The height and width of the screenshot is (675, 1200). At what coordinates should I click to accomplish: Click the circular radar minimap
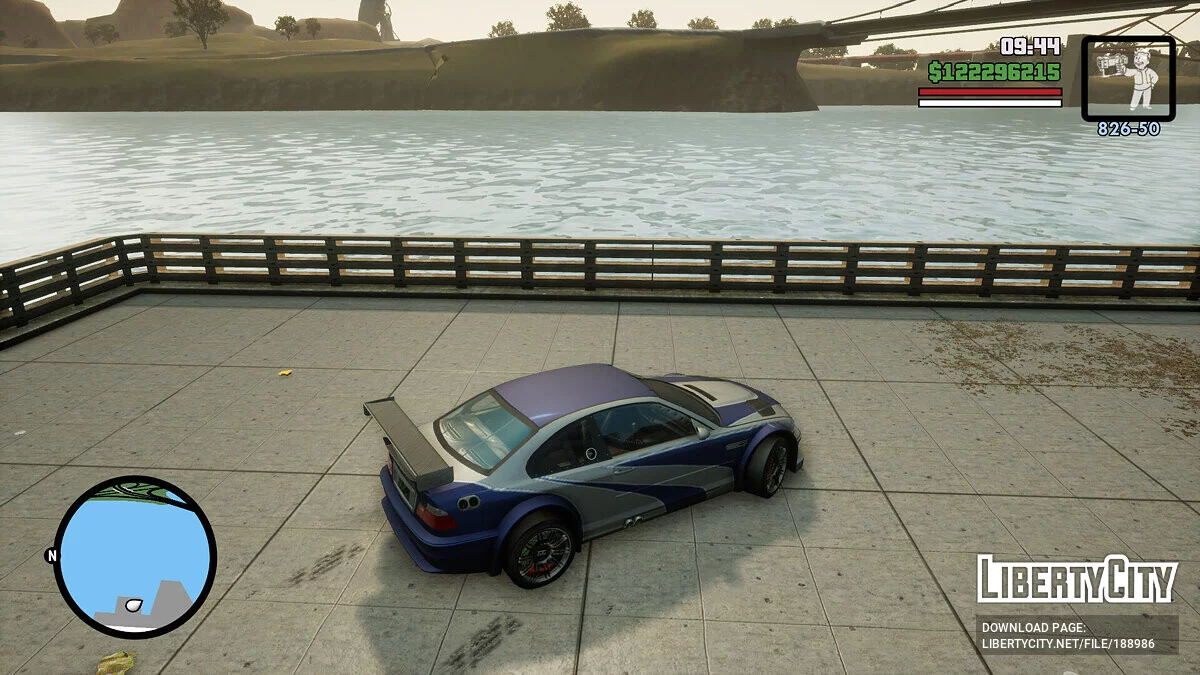point(134,557)
